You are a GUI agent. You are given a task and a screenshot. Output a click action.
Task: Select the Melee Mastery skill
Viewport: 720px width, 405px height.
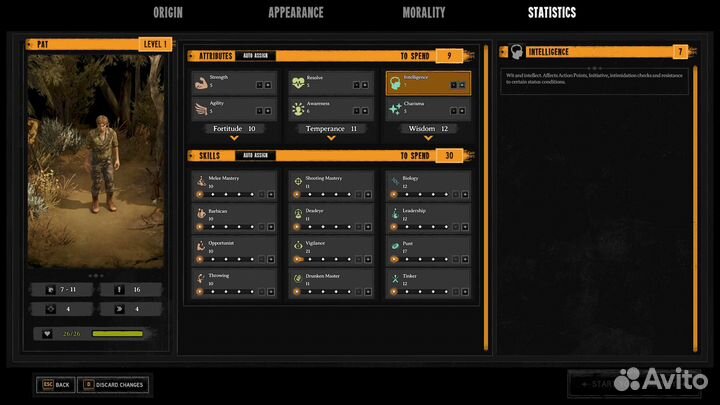233,184
